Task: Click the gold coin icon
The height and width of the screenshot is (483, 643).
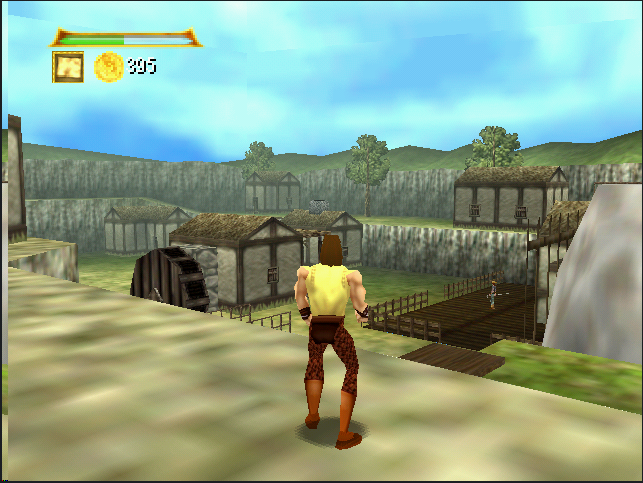Action: pyautogui.click(x=108, y=67)
